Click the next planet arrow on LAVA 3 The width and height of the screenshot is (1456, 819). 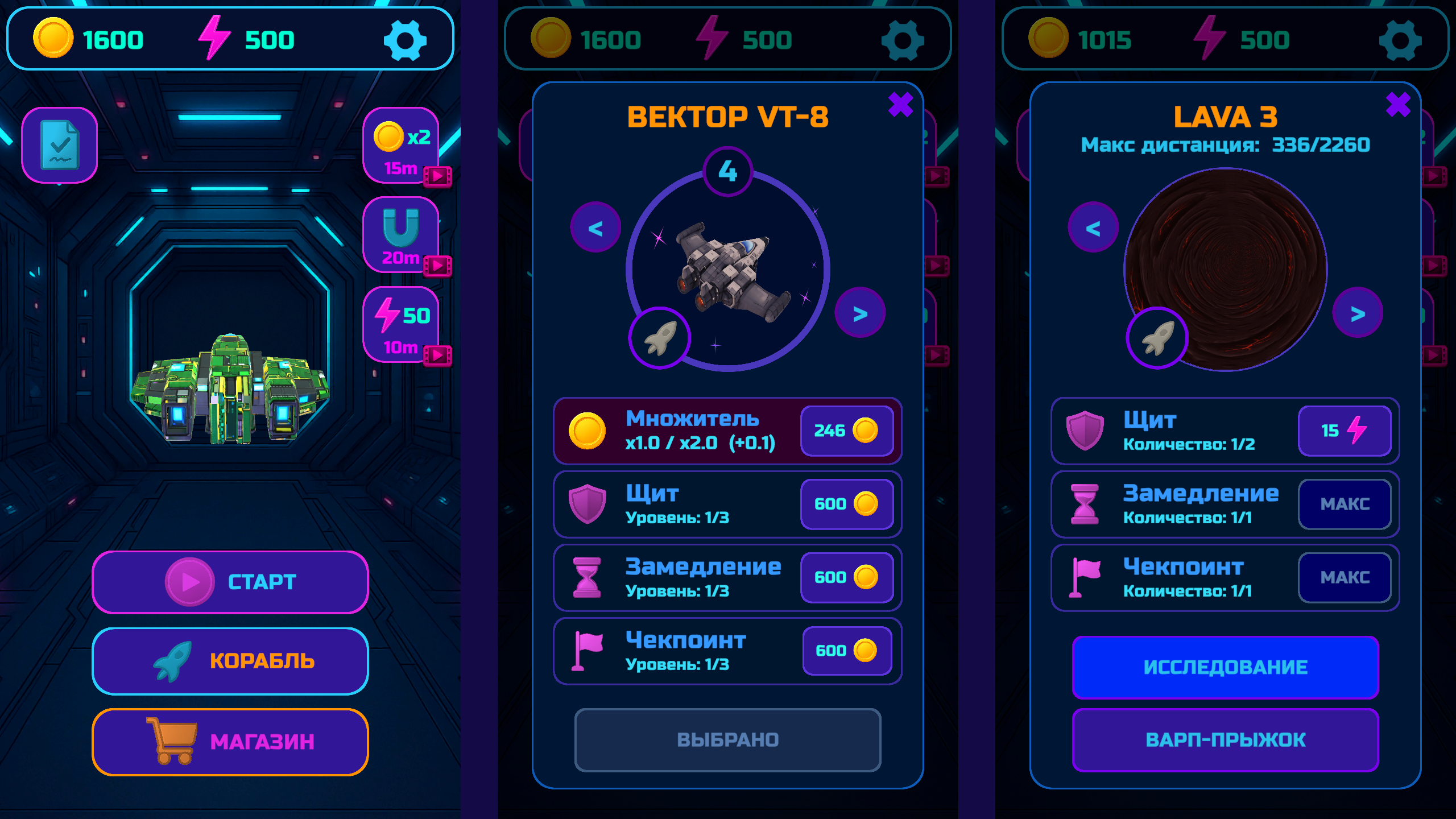pos(1359,313)
